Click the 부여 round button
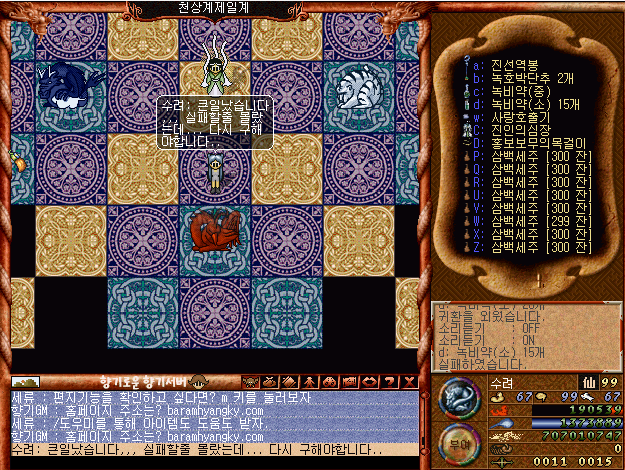The width and height of the screenshot is (625, 470). 459,440
